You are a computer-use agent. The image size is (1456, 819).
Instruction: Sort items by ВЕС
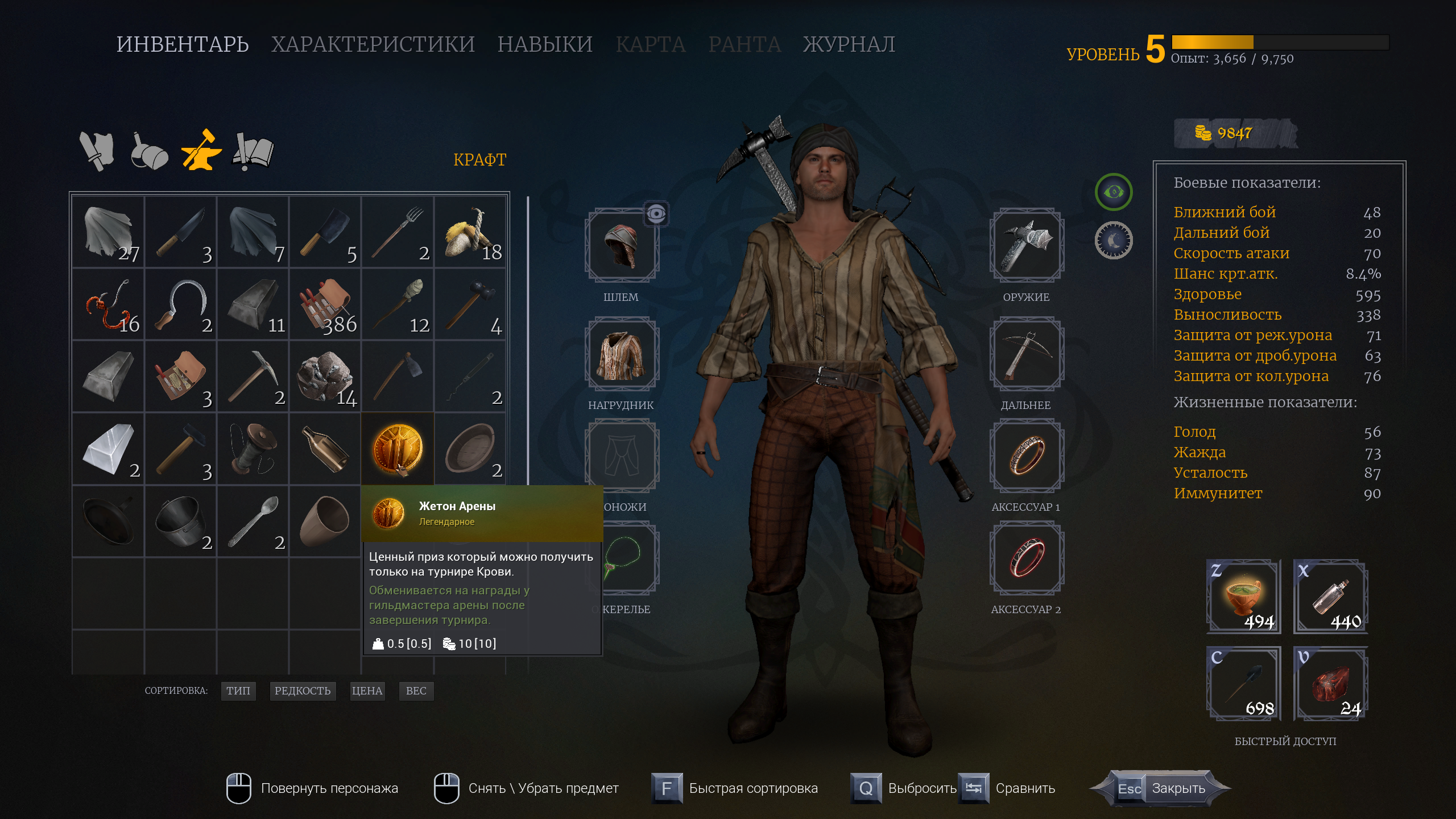point(416,690)
